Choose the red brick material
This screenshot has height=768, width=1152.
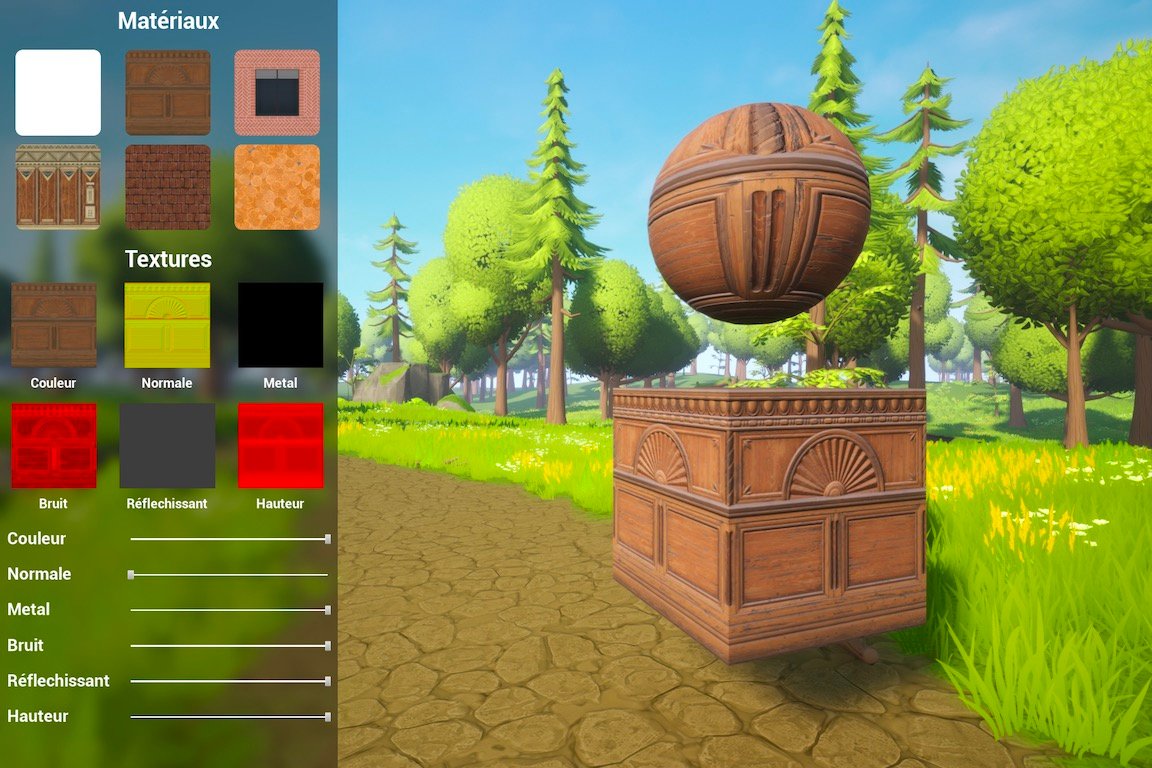coord(168,187)
